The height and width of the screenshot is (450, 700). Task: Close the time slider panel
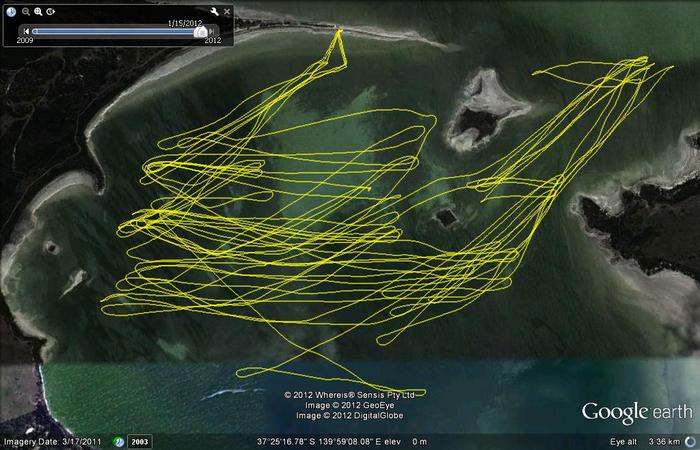227,11
